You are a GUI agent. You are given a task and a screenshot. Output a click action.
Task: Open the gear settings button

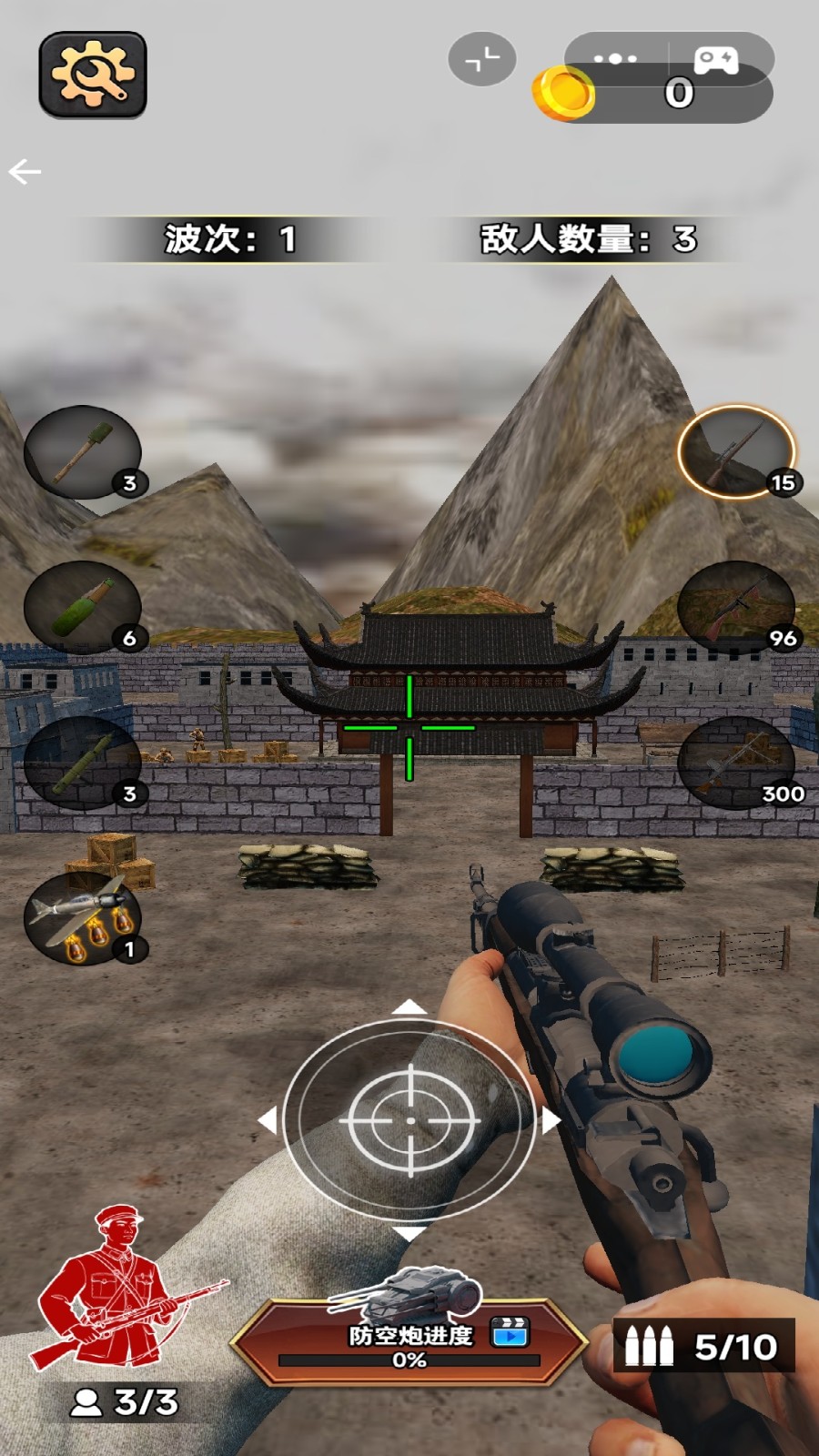[92, 75]
